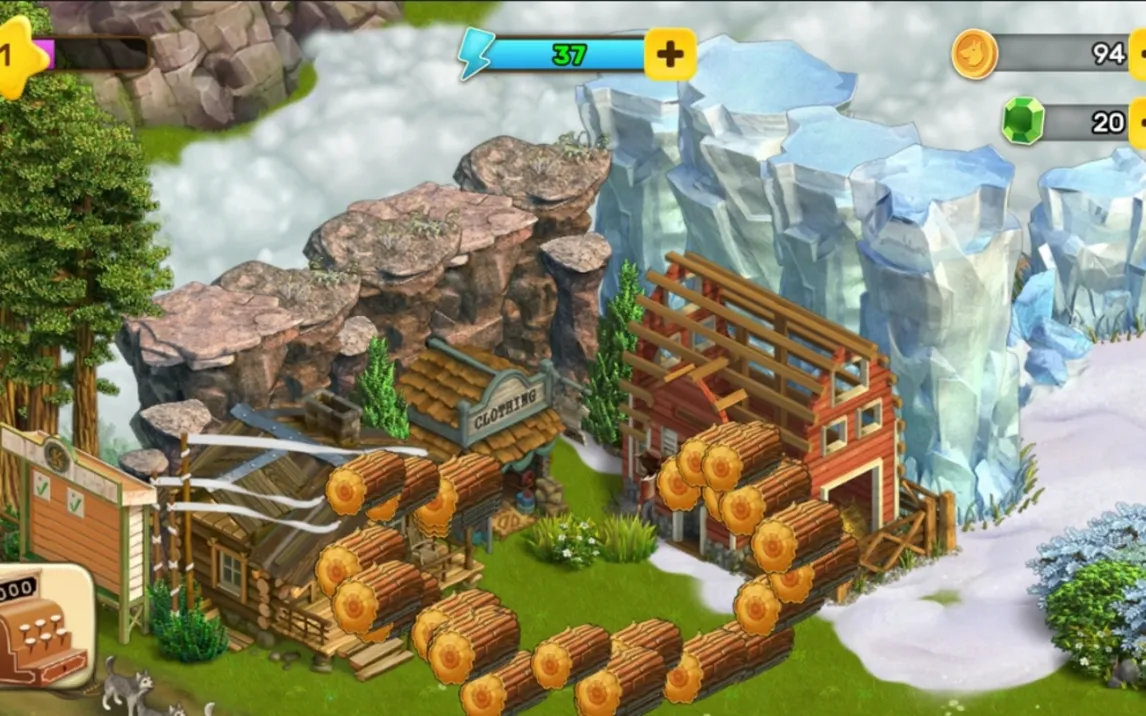1146x716 pixels.
Task: Buy green gems with the plus button
Action: [x=1138, y=123]
